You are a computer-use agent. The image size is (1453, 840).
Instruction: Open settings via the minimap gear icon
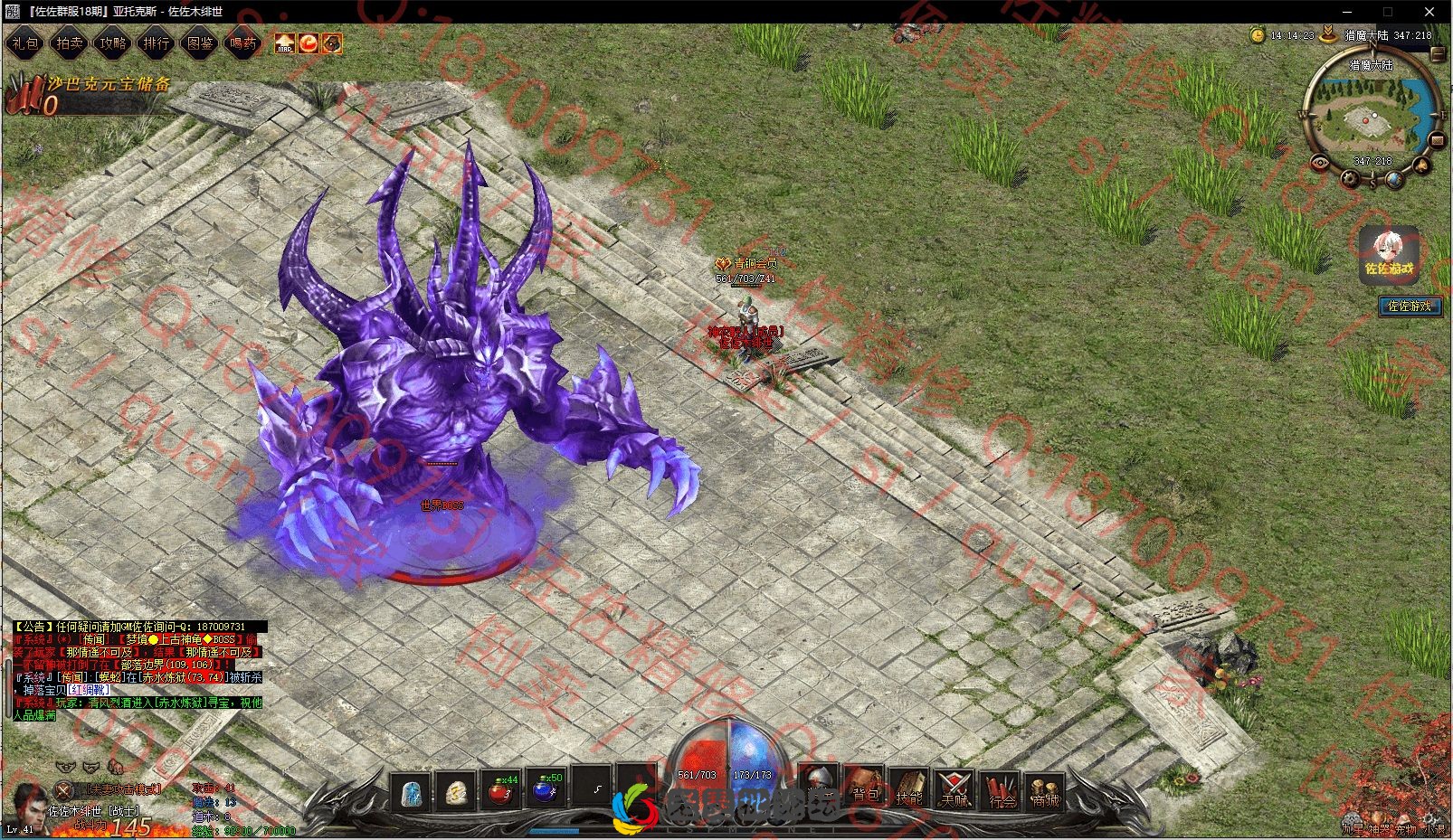pos(1351,178)
